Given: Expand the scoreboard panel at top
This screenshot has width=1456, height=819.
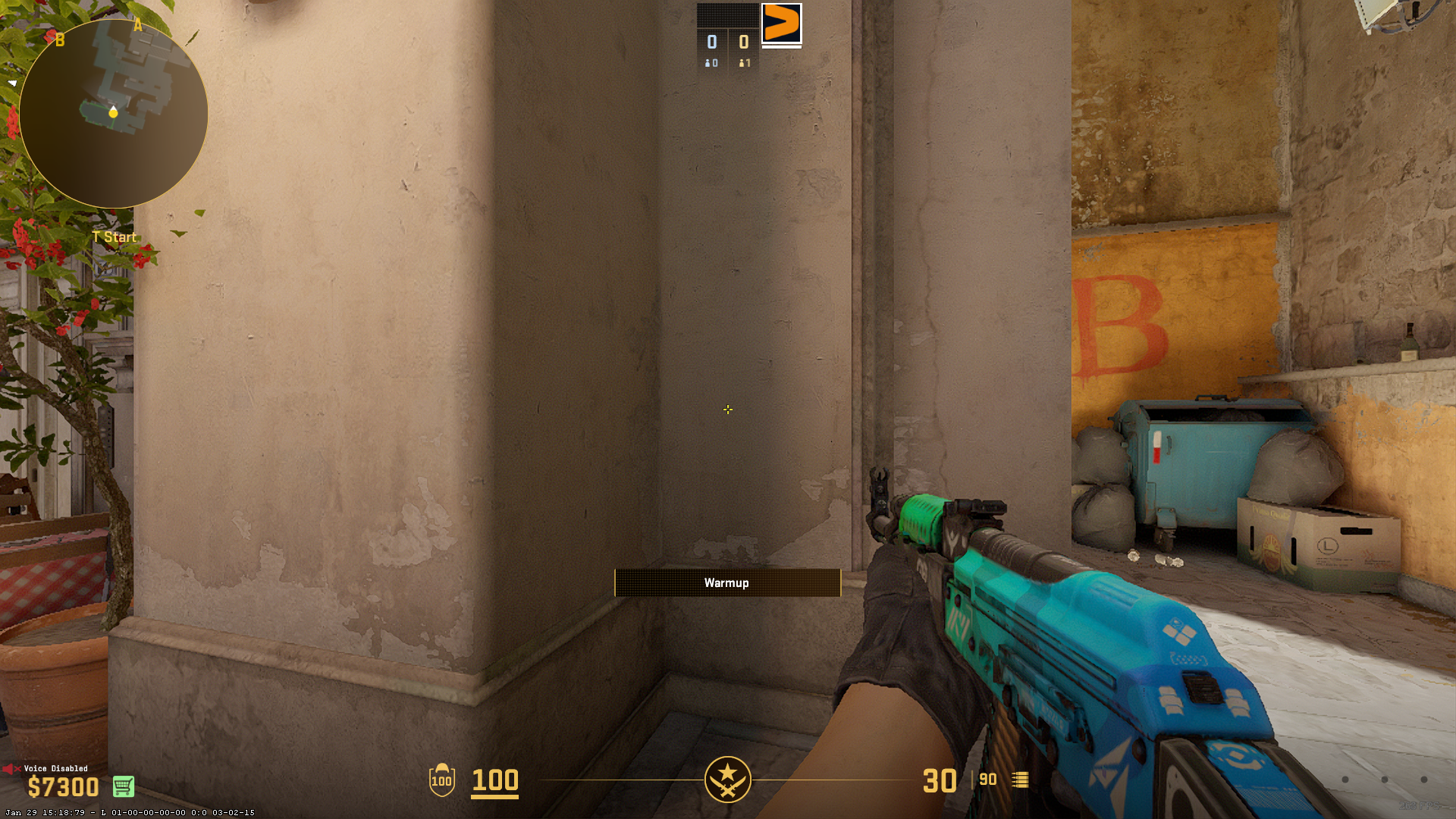Looking at the screenshot, I should [x=726, y=14].
